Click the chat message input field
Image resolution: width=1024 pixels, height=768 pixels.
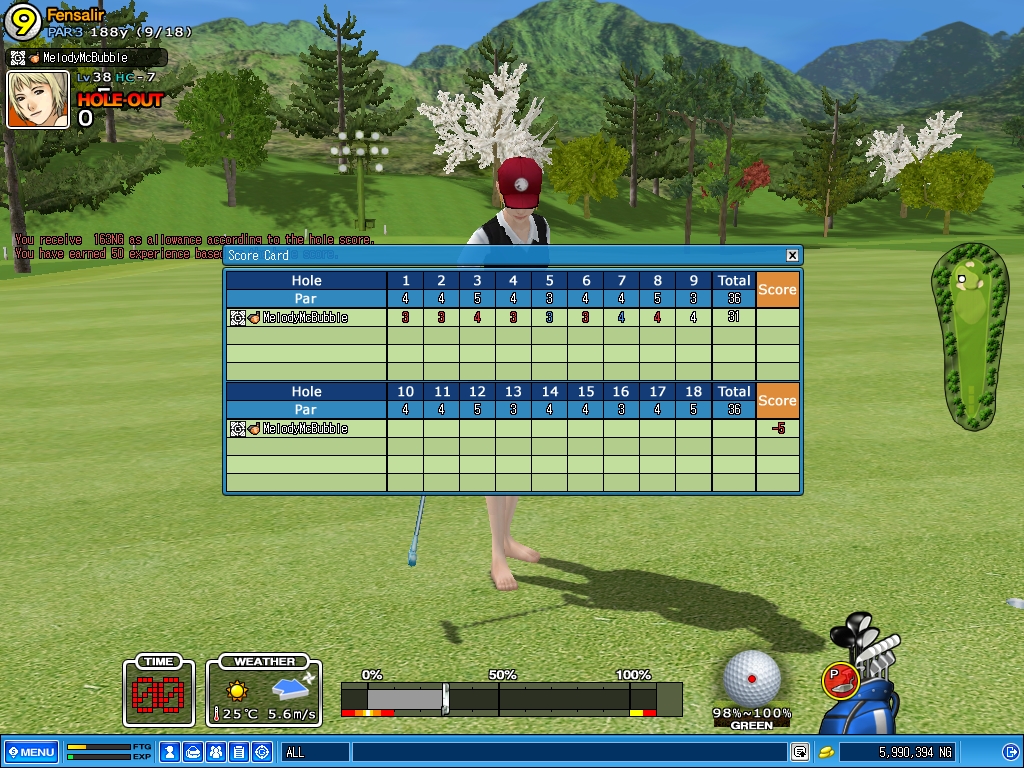(568, 752)
